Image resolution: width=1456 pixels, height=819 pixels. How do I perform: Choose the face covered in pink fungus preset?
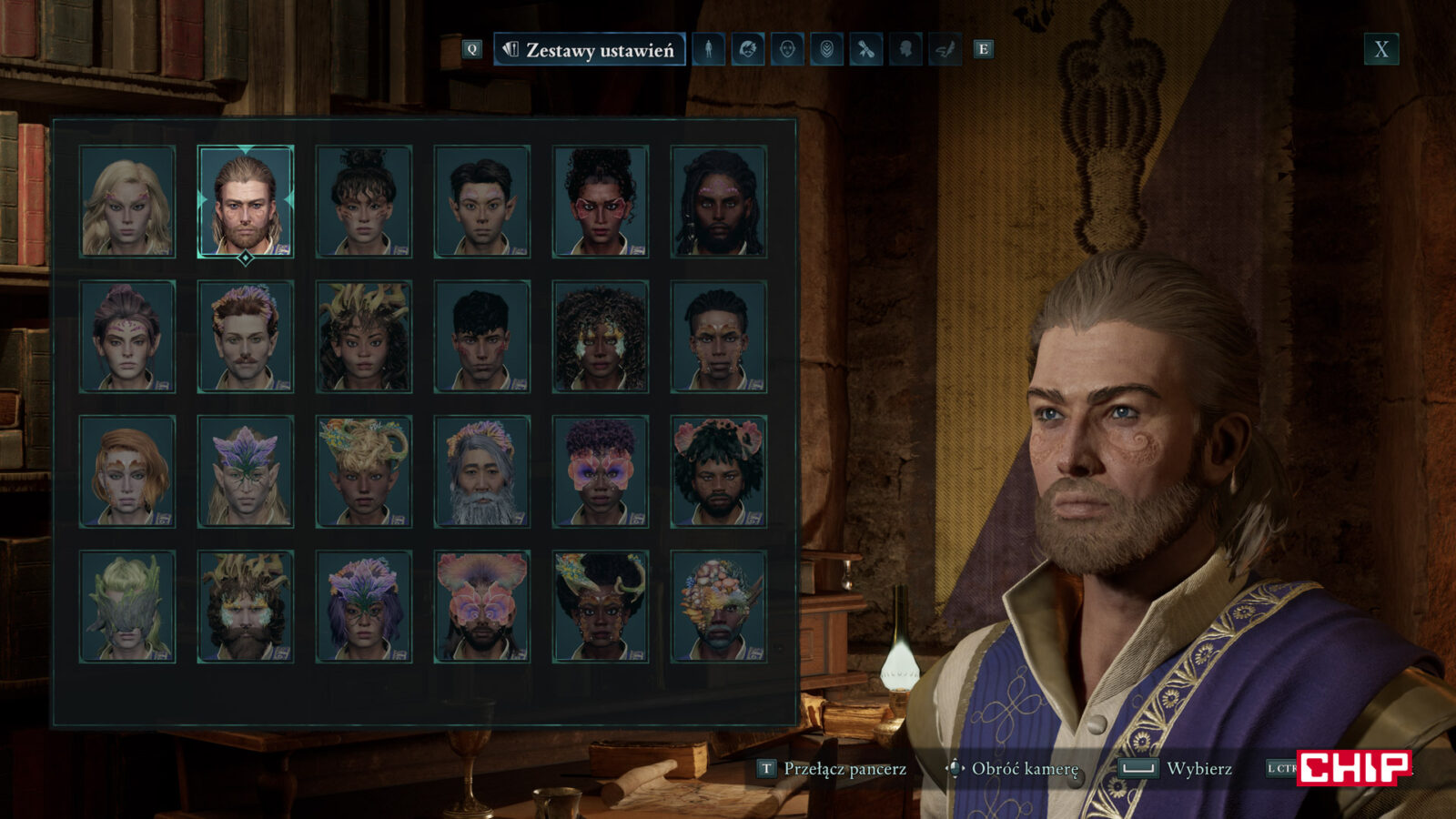(x=482, y=606)
